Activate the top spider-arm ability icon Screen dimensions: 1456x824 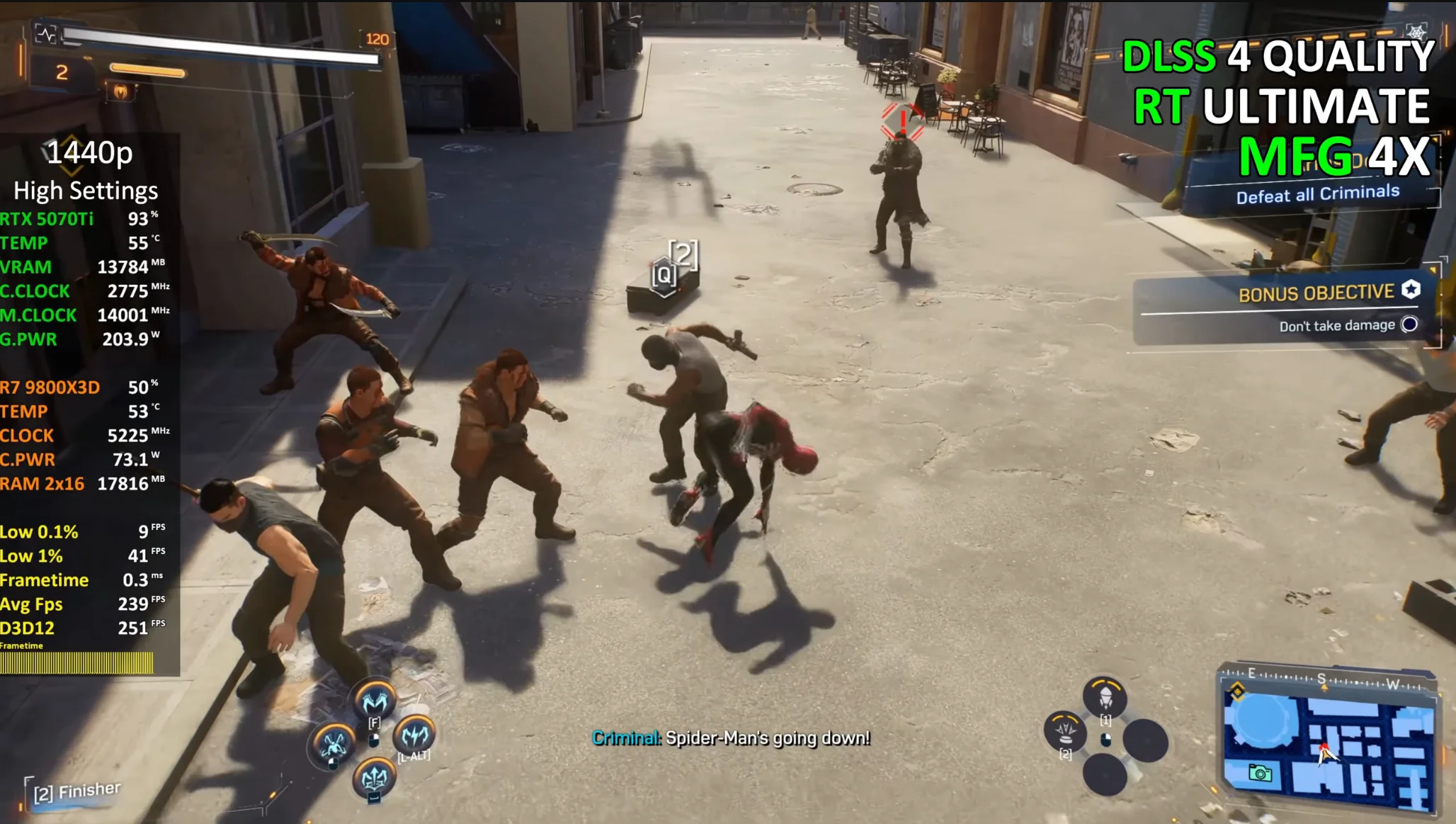(x=375, y=700)
